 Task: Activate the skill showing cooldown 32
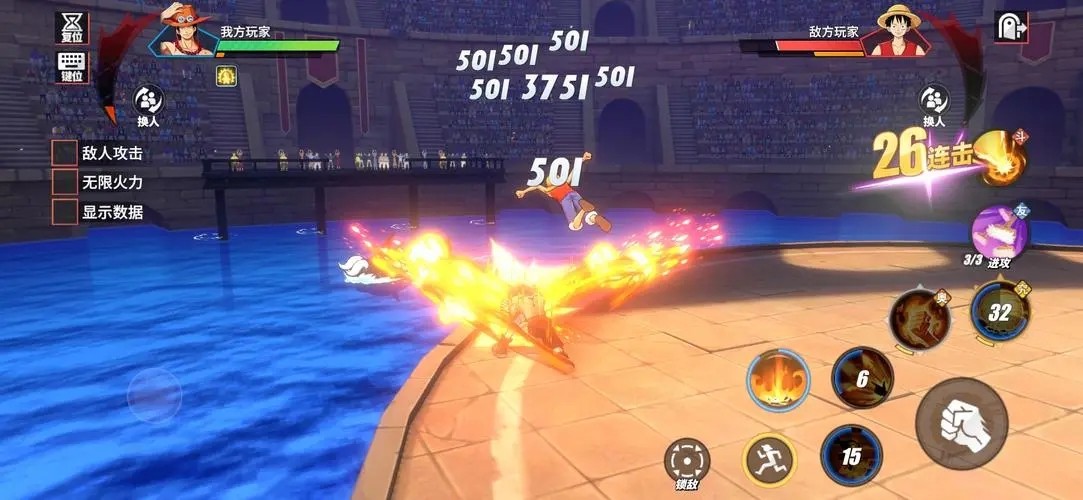[999, 310]
